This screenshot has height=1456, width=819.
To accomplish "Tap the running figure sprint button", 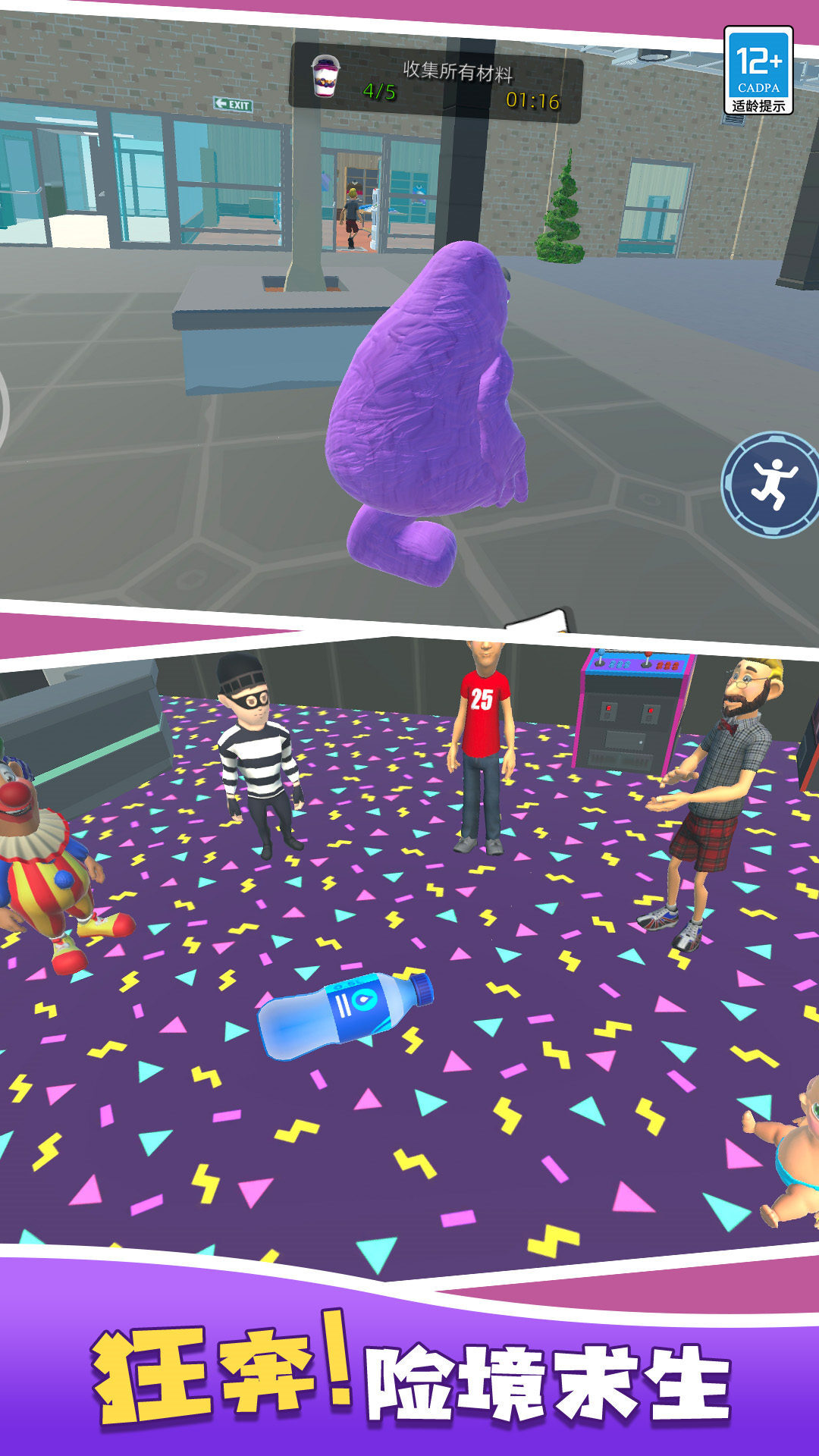I will pyautogui.click(x=772, y=485).
